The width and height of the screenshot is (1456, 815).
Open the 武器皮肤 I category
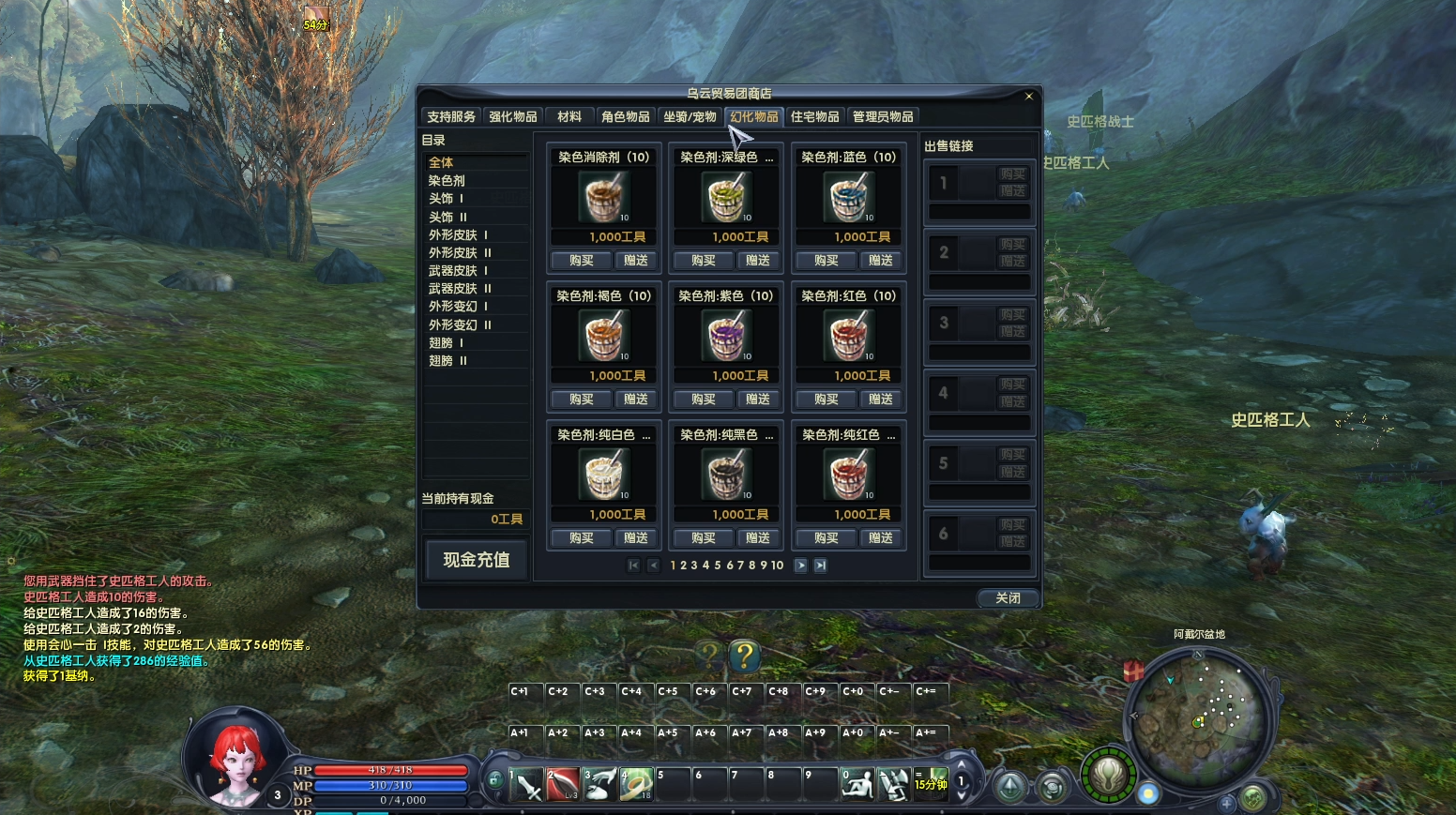pos(459,270)
